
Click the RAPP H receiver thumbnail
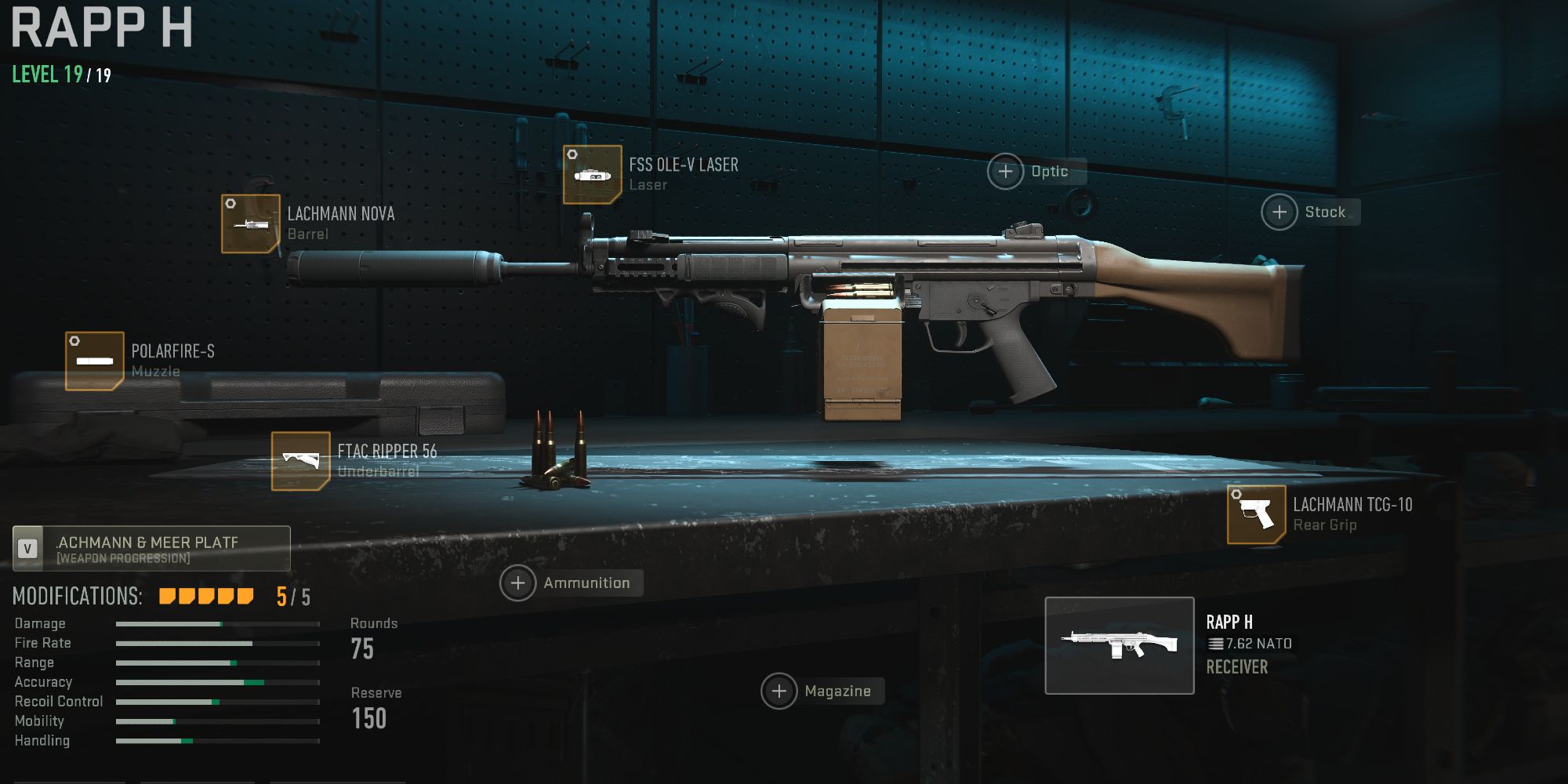pos(1121,648)
